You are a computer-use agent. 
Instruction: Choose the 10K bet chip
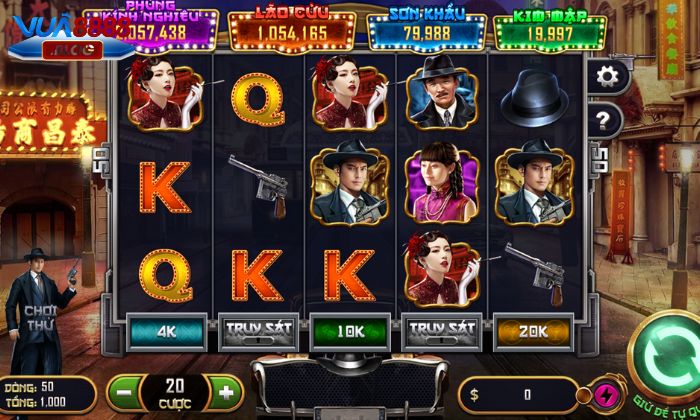[x=350, y=331]
